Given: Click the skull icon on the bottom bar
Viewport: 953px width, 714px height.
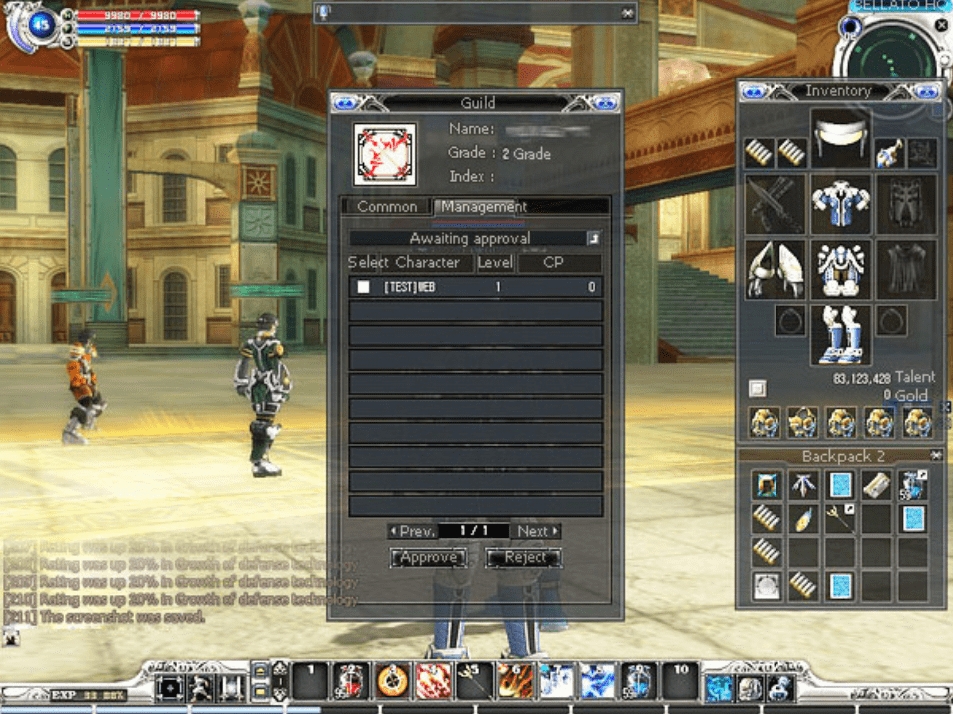Looking at the screenshot, I should click(750, 688).
